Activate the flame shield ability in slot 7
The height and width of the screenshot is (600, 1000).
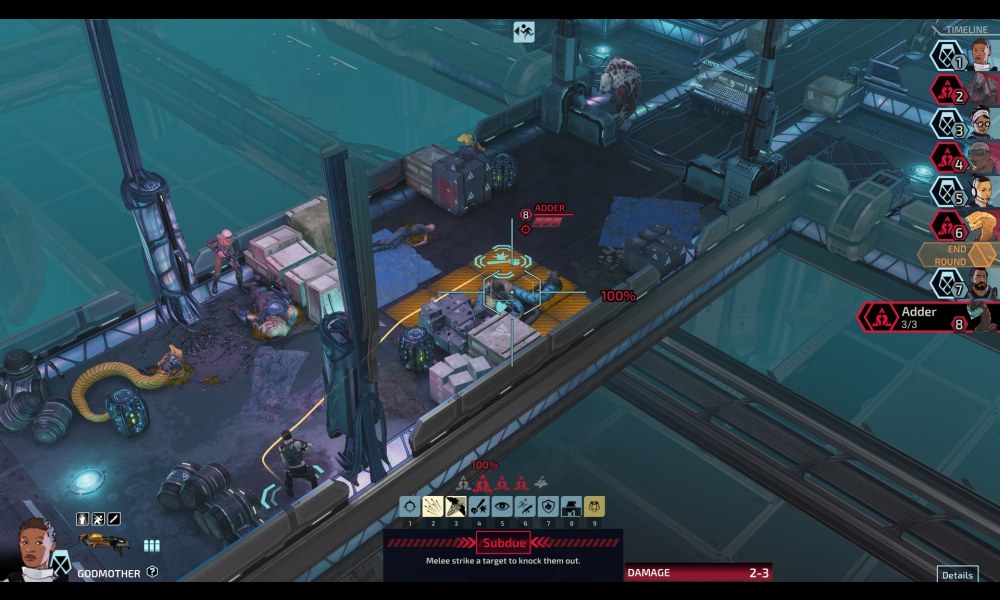(548, 507)
